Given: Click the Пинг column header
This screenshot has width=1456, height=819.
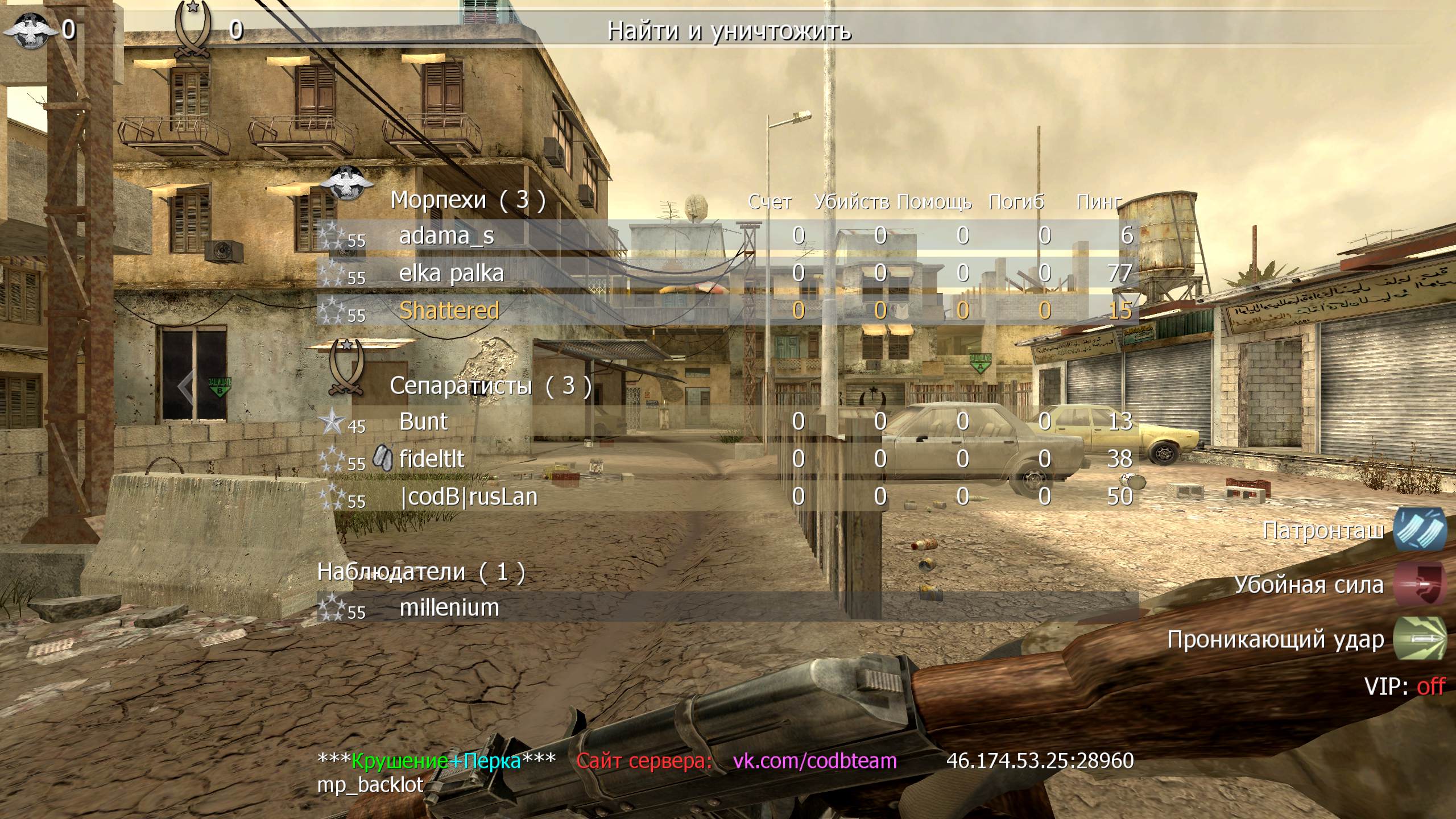Looking at the screenshot, I should 1099,202.
